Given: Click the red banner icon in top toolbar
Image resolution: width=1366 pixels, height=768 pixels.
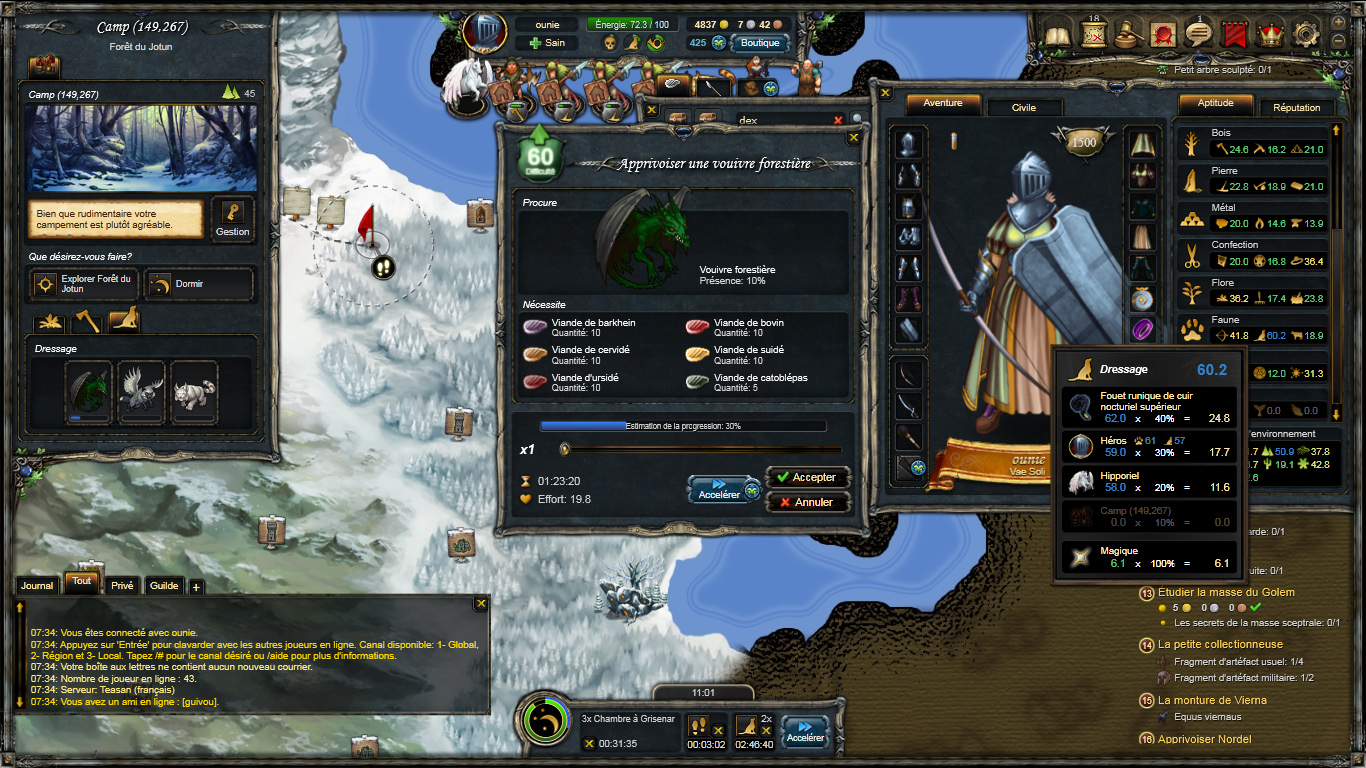Looking at the screenshot, I should (x=1234, y=33).
